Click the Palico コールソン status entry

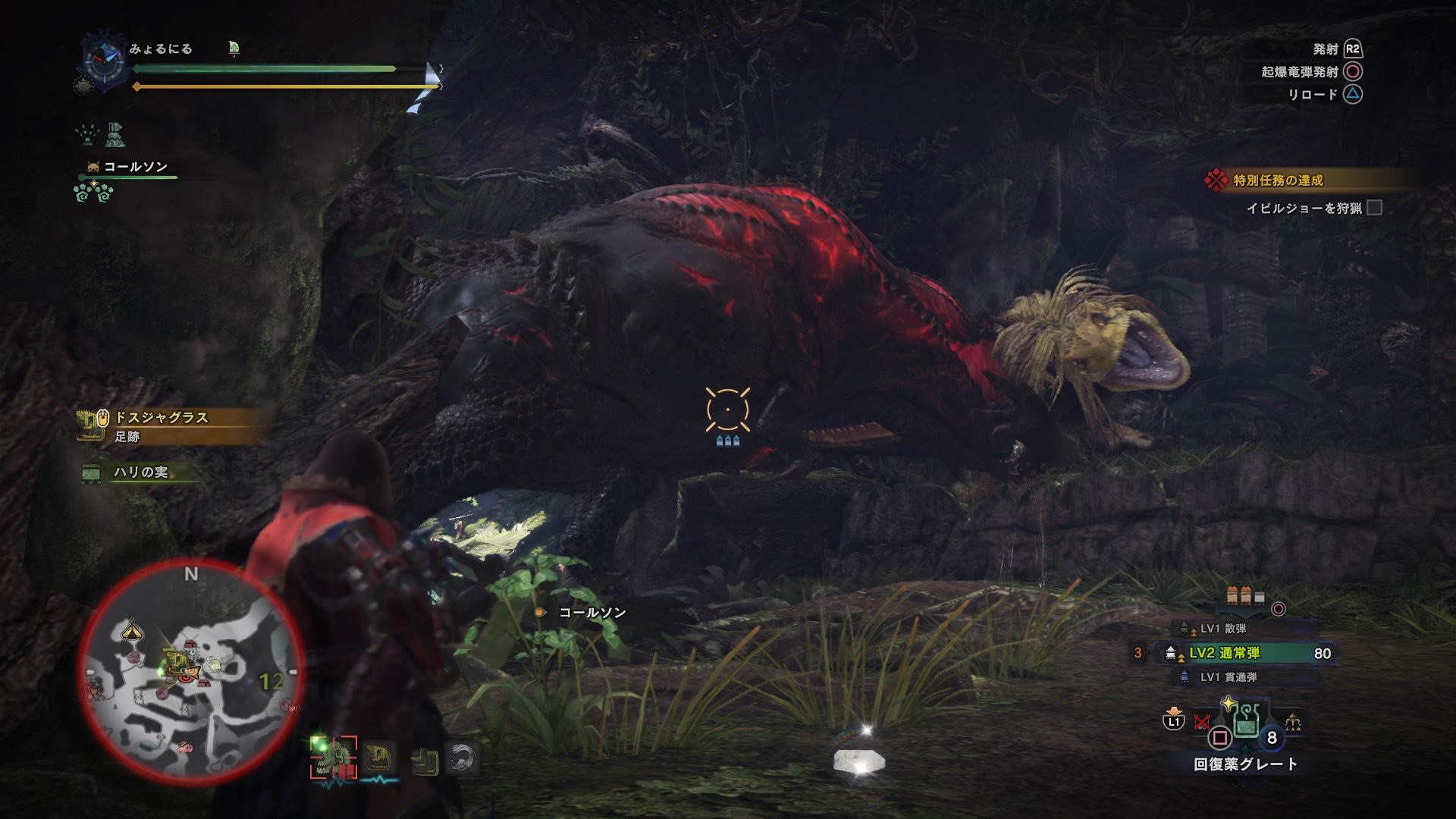click(135, 167)
